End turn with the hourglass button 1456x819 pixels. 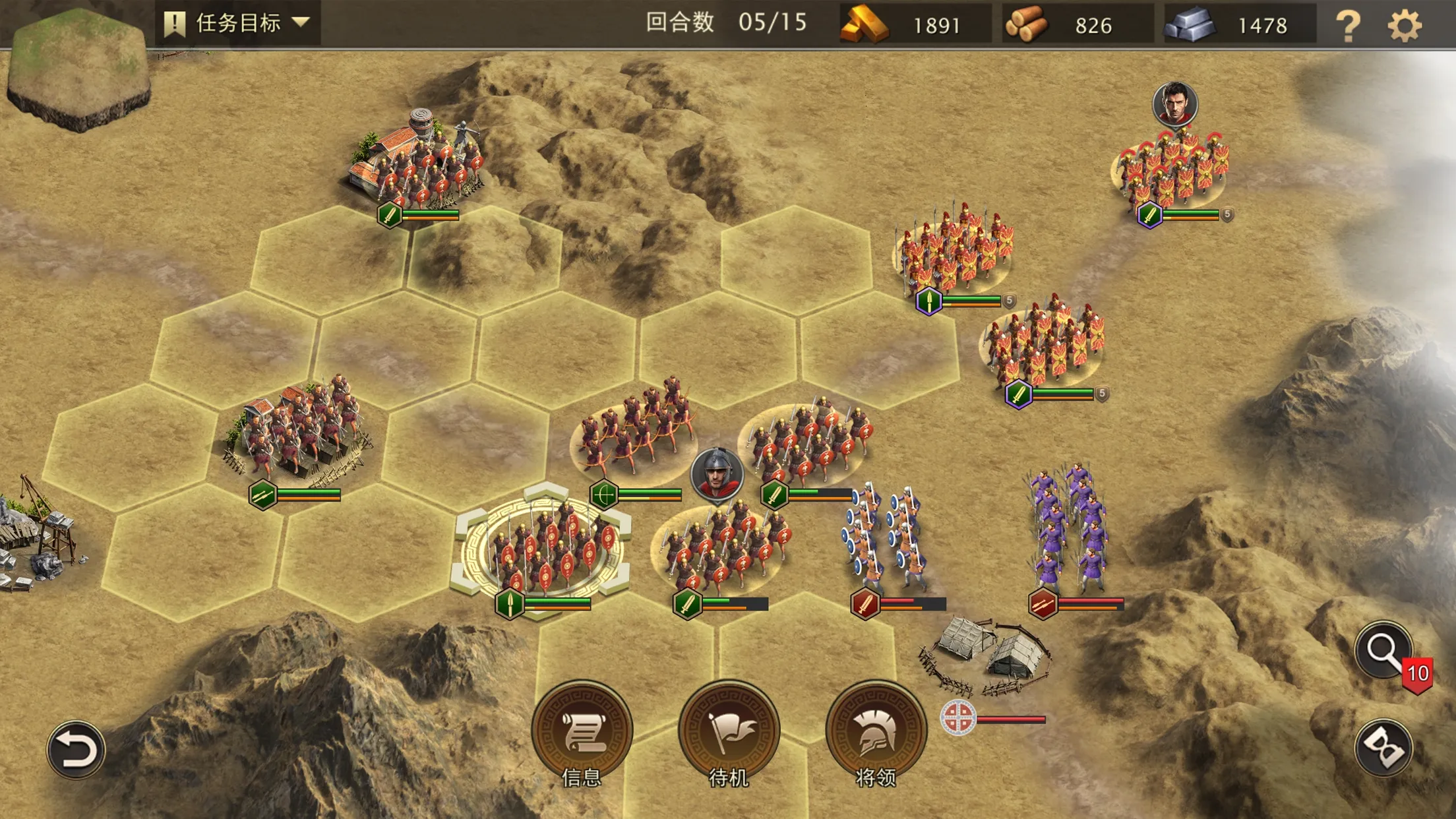tap(1383, 747)
